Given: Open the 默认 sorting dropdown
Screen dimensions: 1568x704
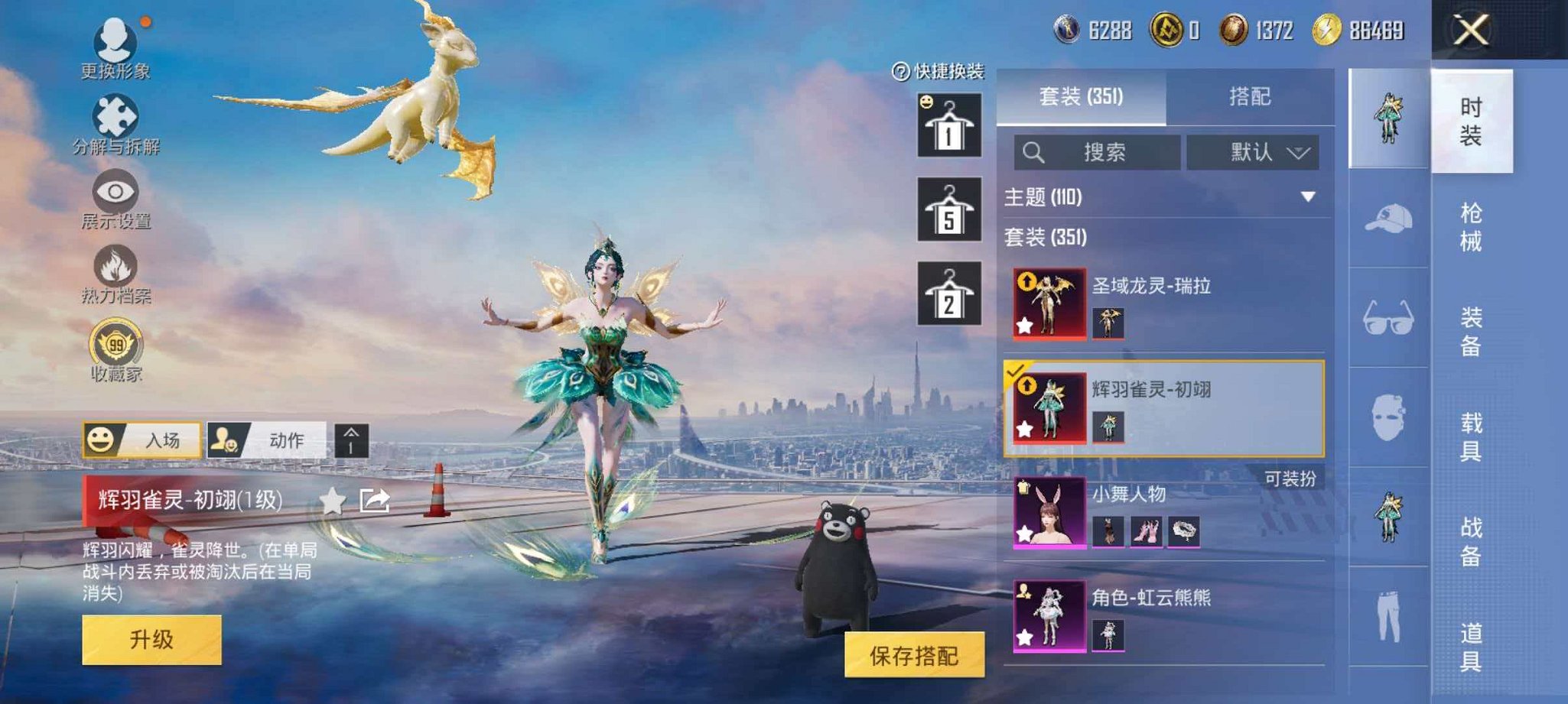Looking at the screenshot, I should [1252, 151].
